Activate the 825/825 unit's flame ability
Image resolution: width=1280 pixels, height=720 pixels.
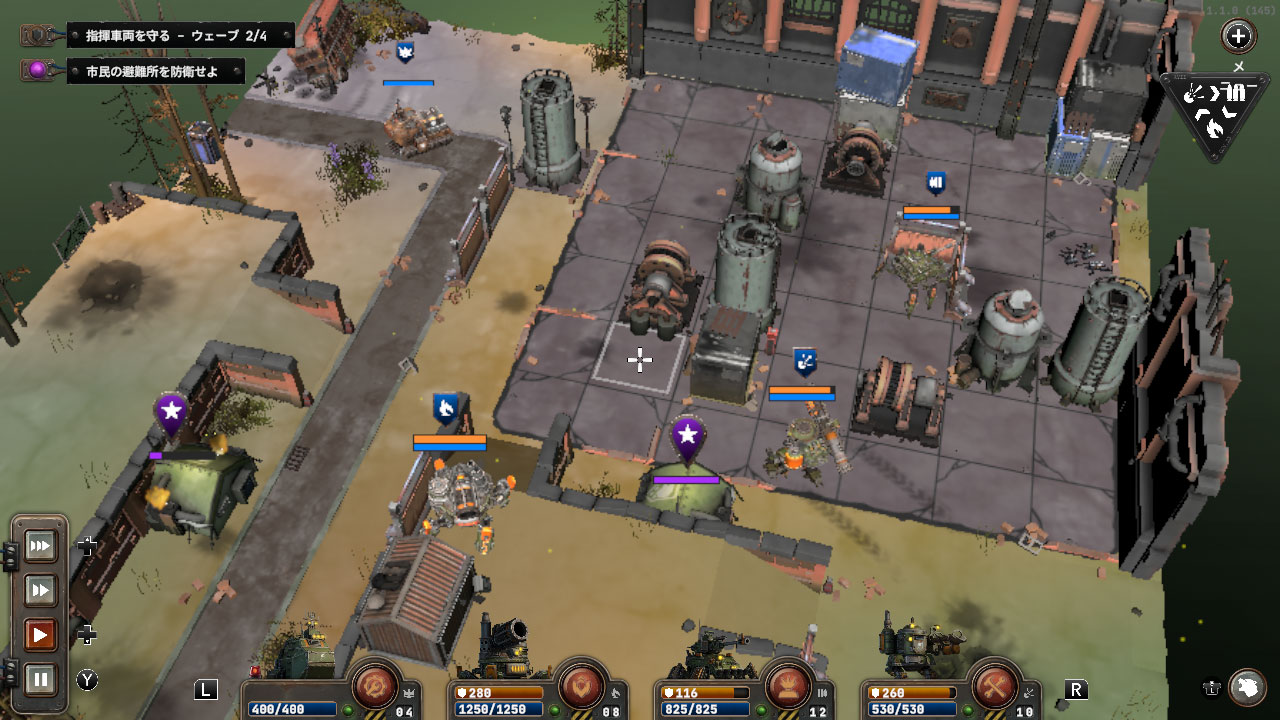click(x=788, y=686)
